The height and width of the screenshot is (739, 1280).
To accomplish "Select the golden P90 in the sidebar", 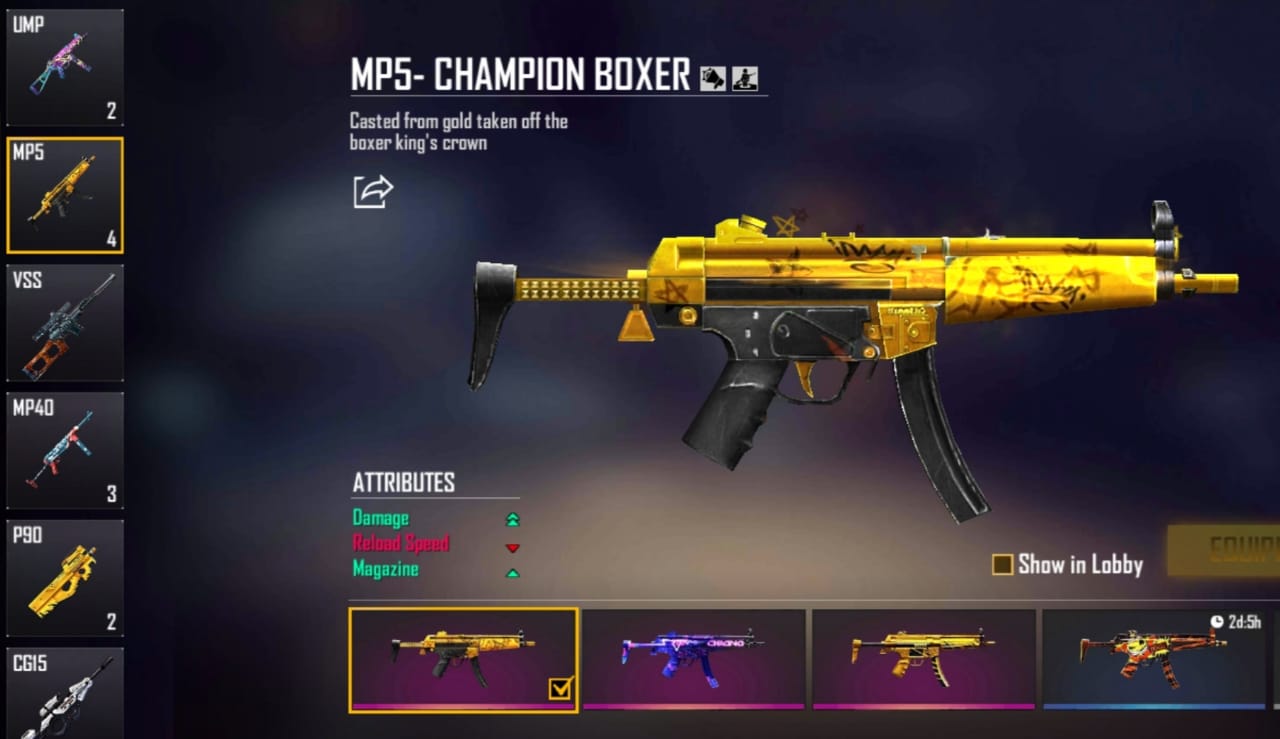I will click(64, 579).
